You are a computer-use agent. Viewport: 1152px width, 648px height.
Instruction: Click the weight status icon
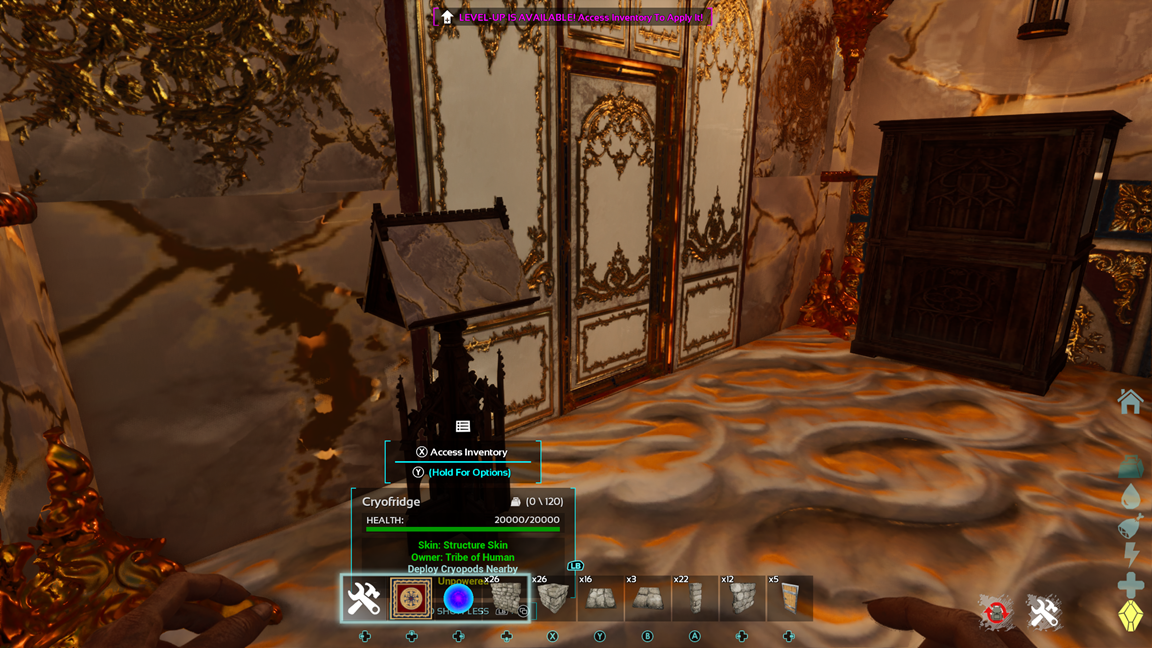click(1130, 466)
